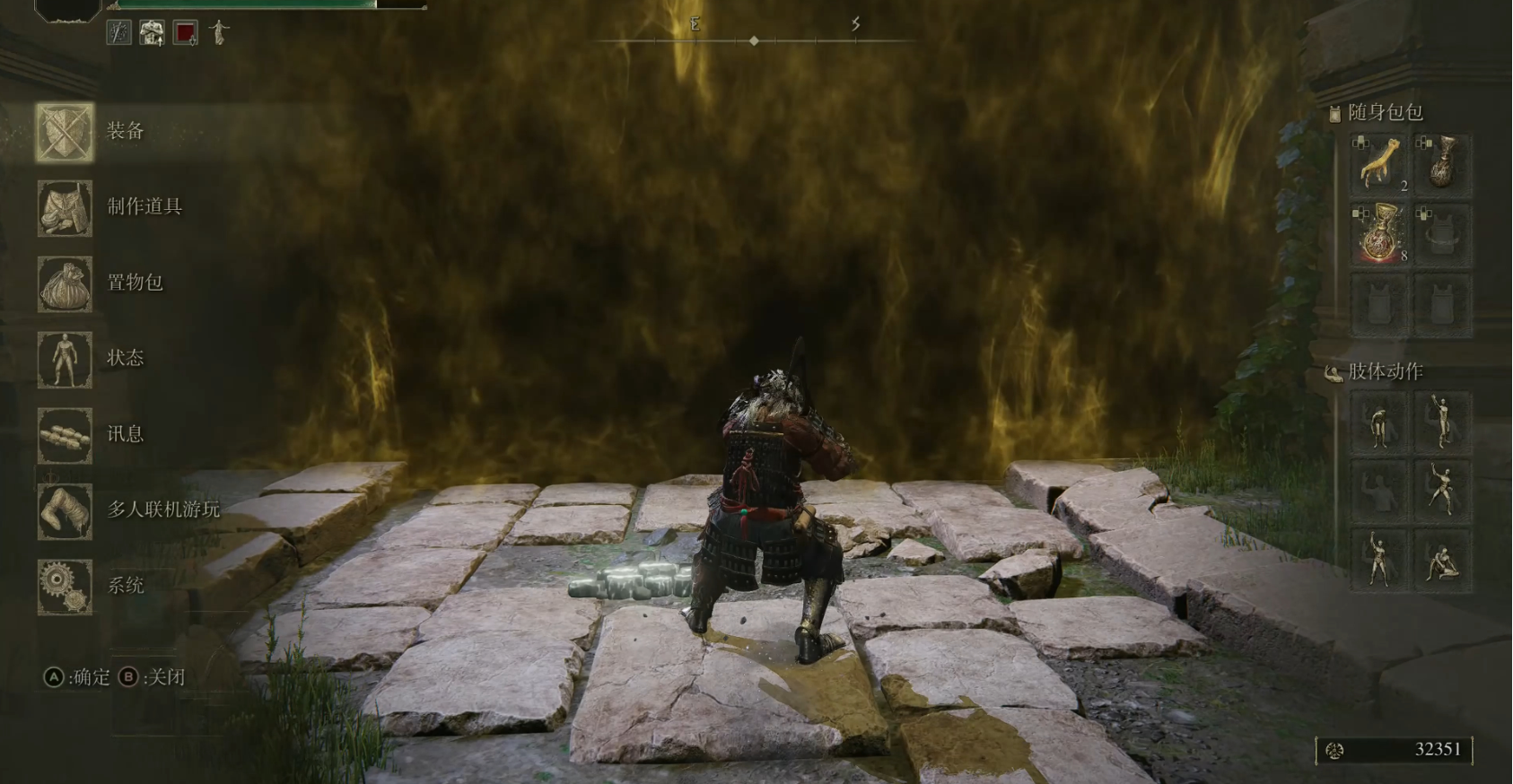Use the golden claw item in pouch
This screenshot has width=1513, height=784.
pyautogui.click(x=1380, y=164)
